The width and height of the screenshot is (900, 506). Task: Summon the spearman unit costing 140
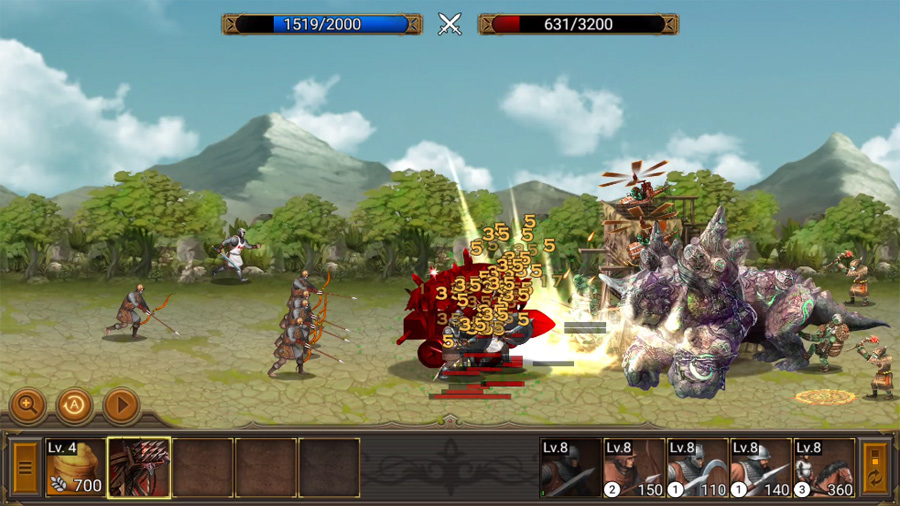pyautogui.click(x=760, y=468)
